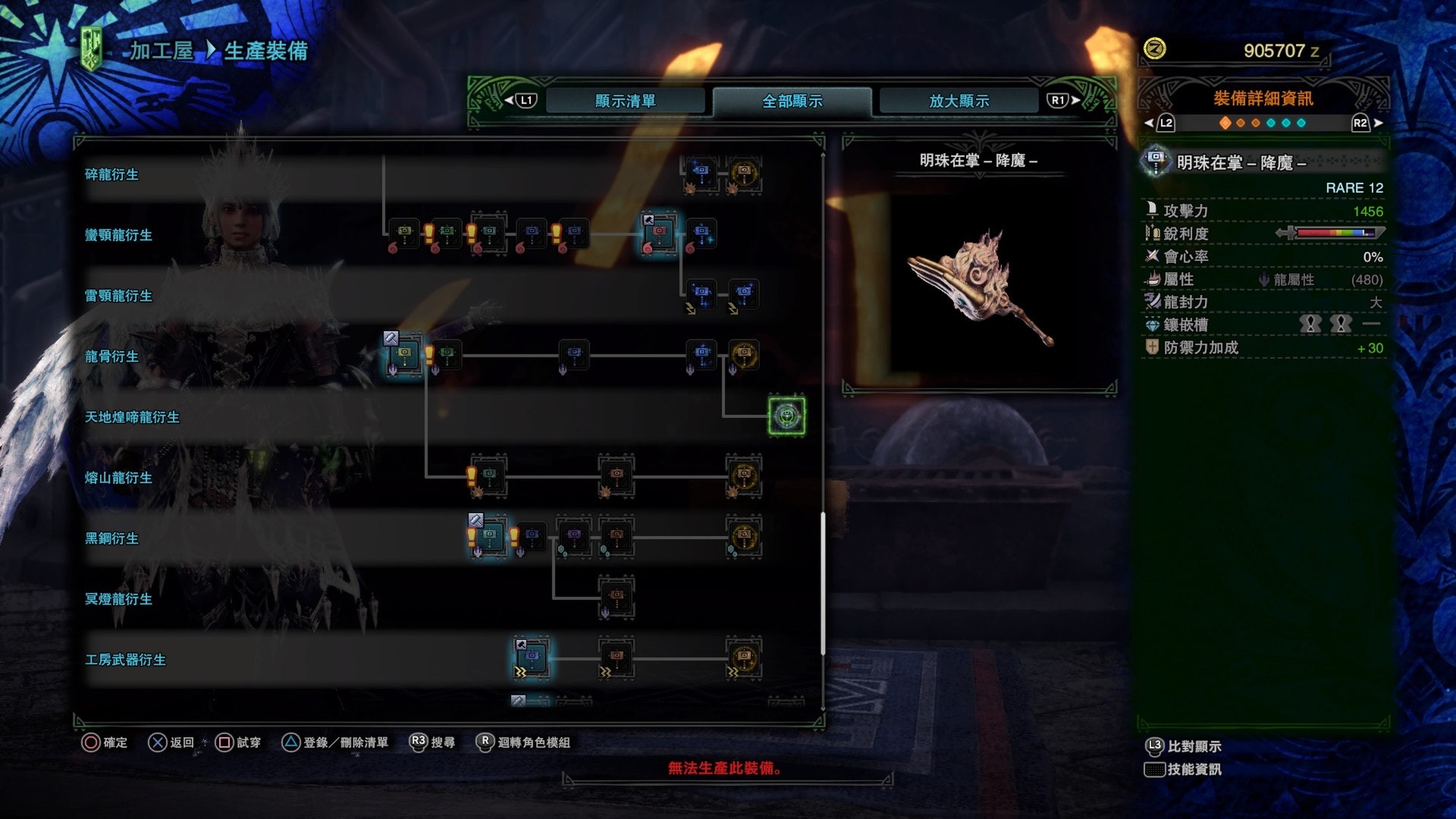Select the first 龍骨衍生 hammer node

pos(404,354)
